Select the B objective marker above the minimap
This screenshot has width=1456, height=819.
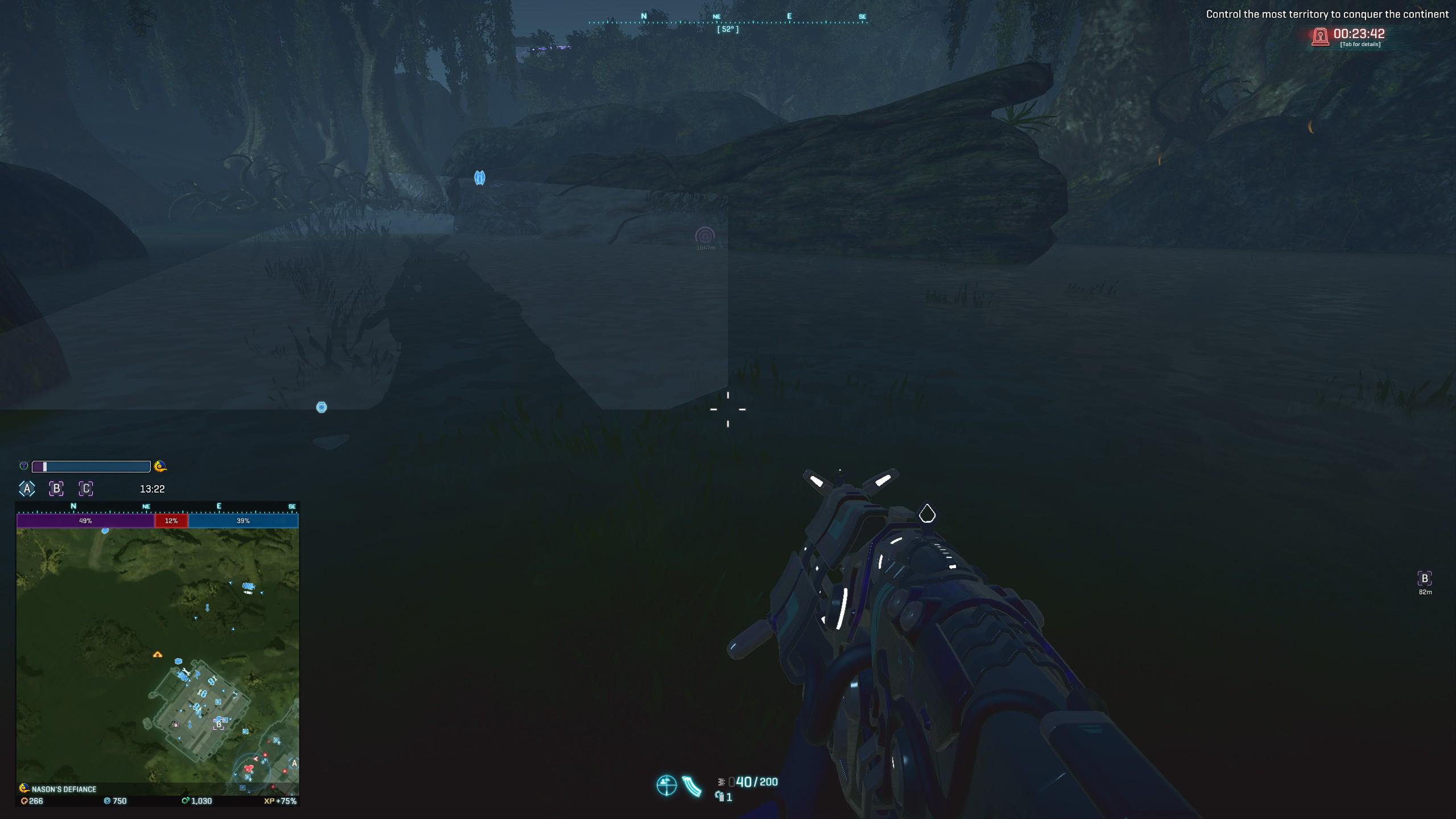[56, 488]
